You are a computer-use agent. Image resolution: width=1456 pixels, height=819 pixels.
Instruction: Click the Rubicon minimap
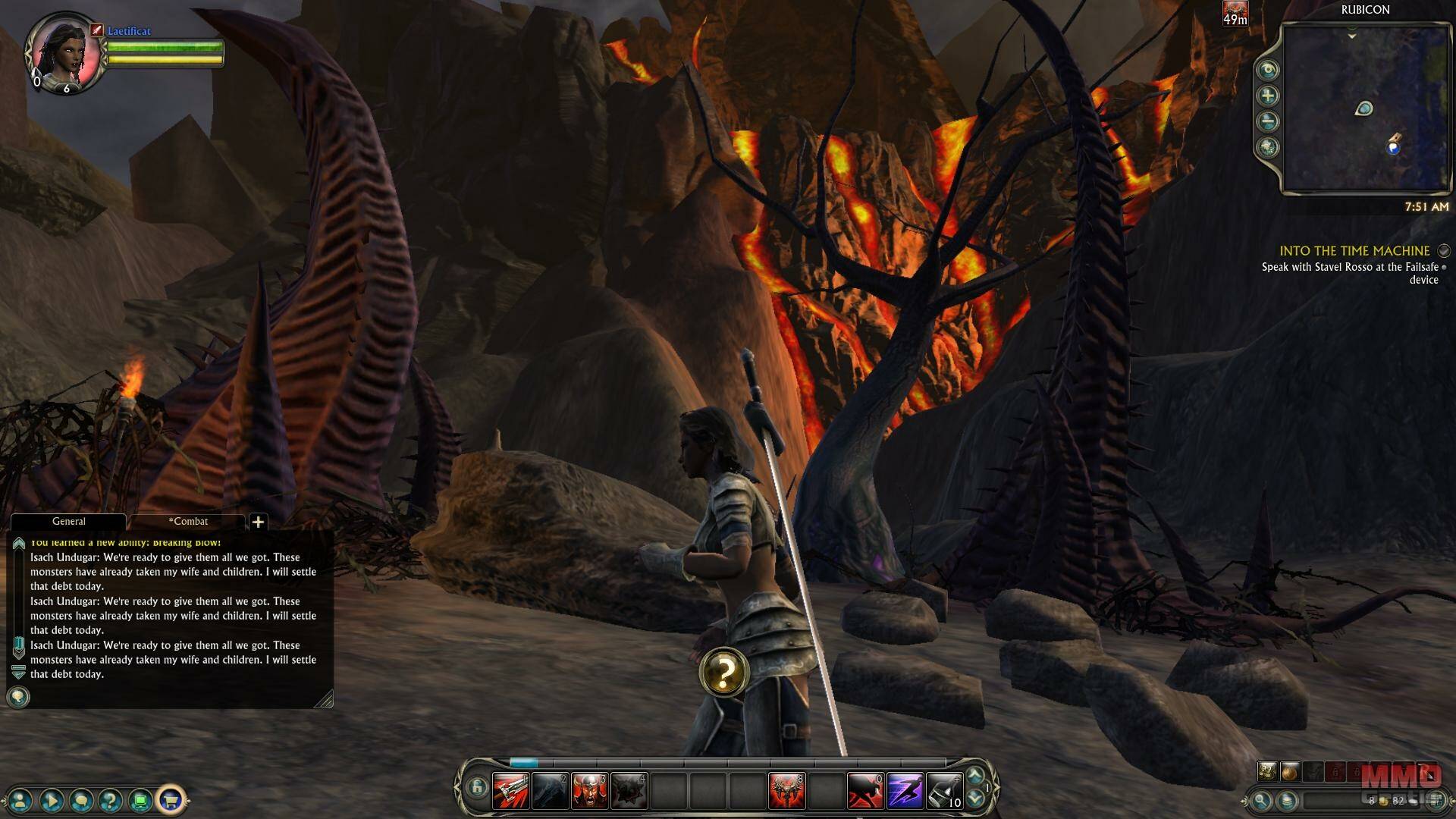point(1365,108)
